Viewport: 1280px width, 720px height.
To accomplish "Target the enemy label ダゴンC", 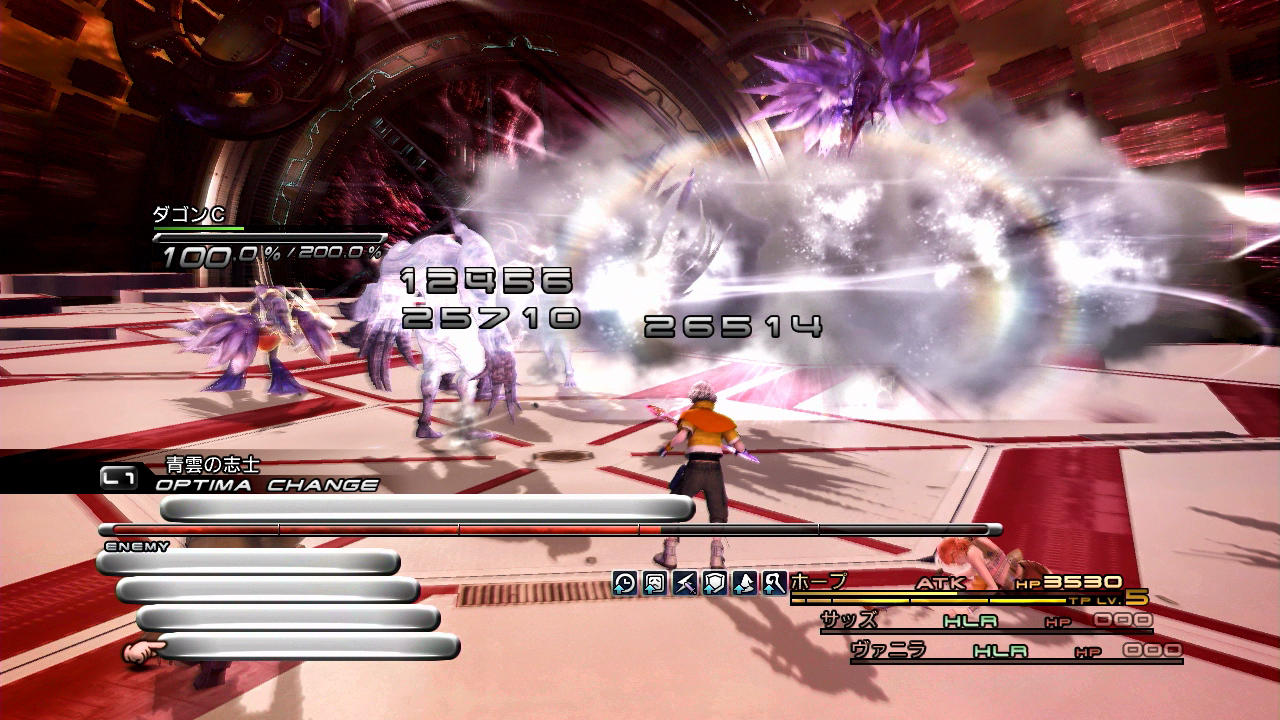I will tap(188, 214).
